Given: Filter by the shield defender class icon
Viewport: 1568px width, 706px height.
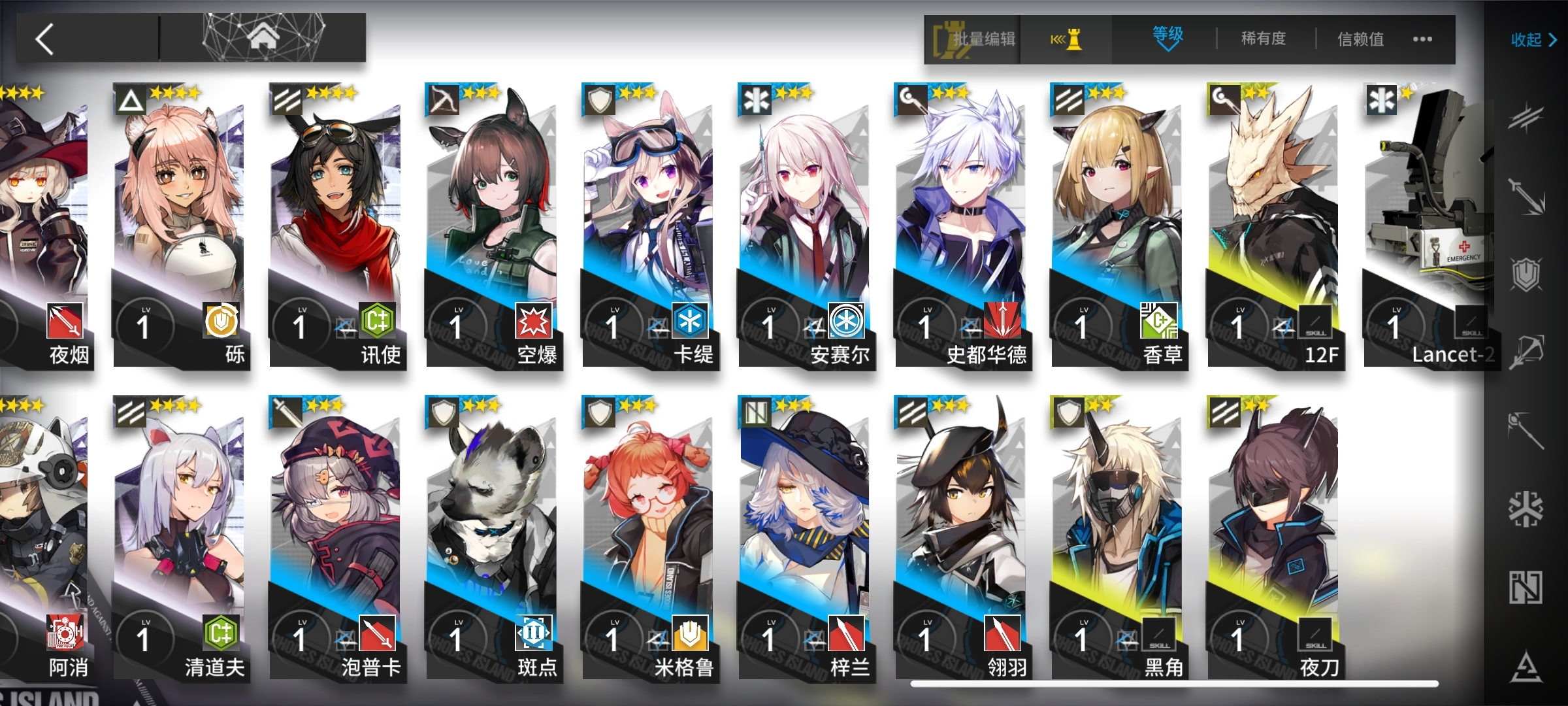Looking at the screenshot, I should (x=1526, y=275).
